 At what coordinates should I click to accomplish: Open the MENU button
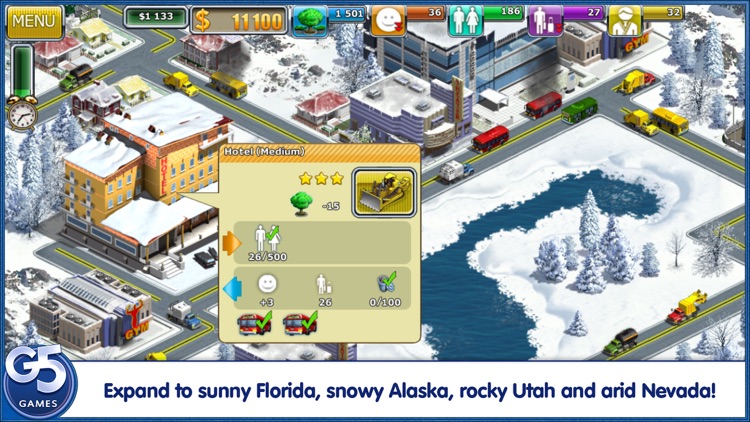pos(34,20)
